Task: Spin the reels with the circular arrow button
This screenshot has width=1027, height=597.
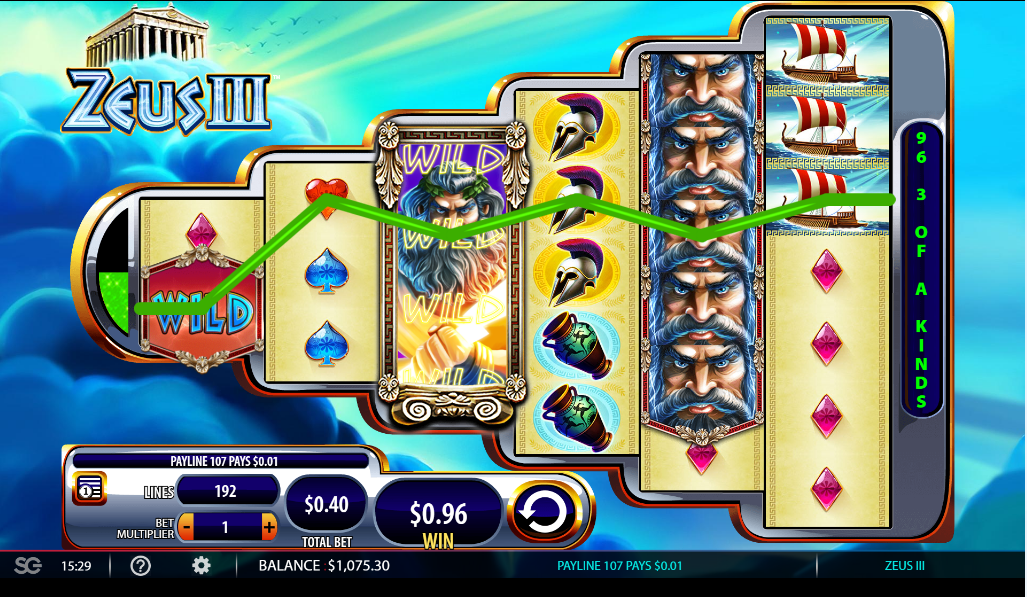Action: tap(544, 512)
